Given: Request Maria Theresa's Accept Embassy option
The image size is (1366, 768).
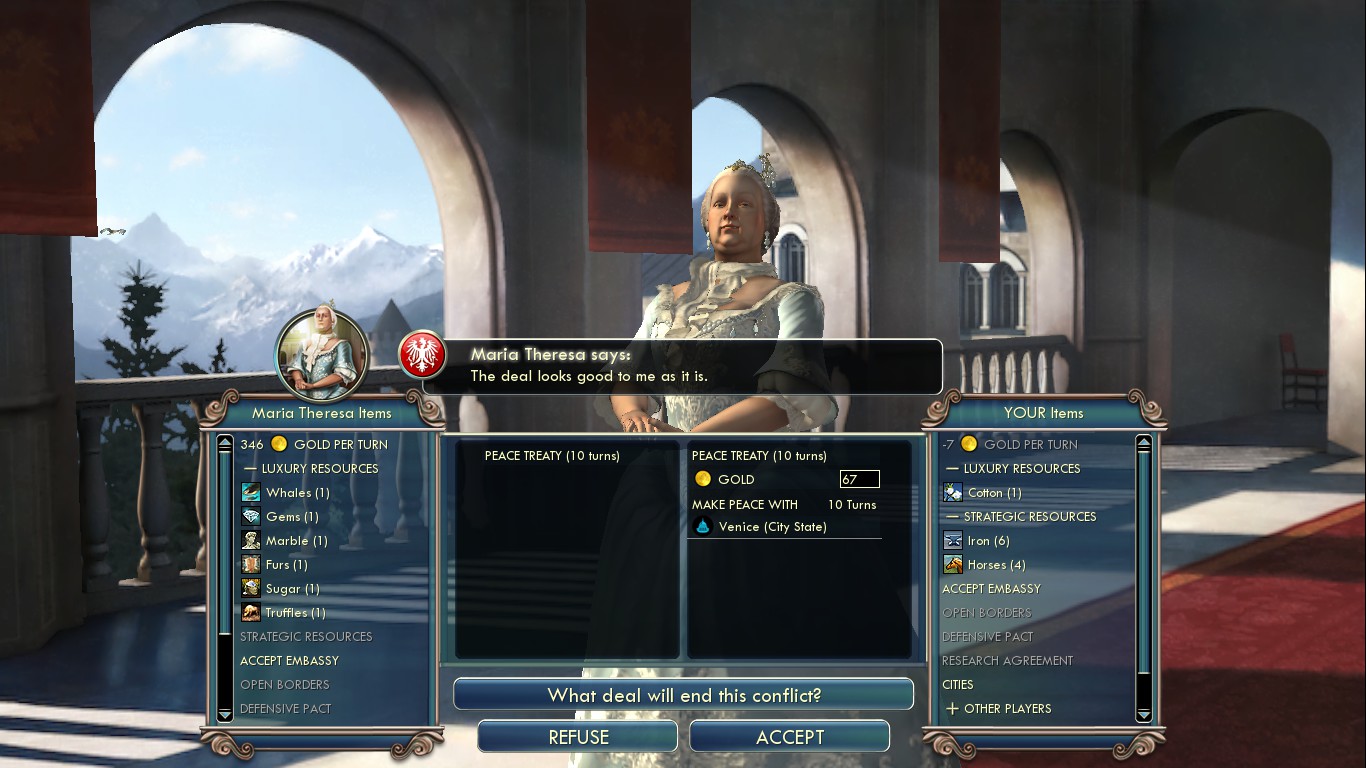Looking at the screenshot, I should [289, 660].
